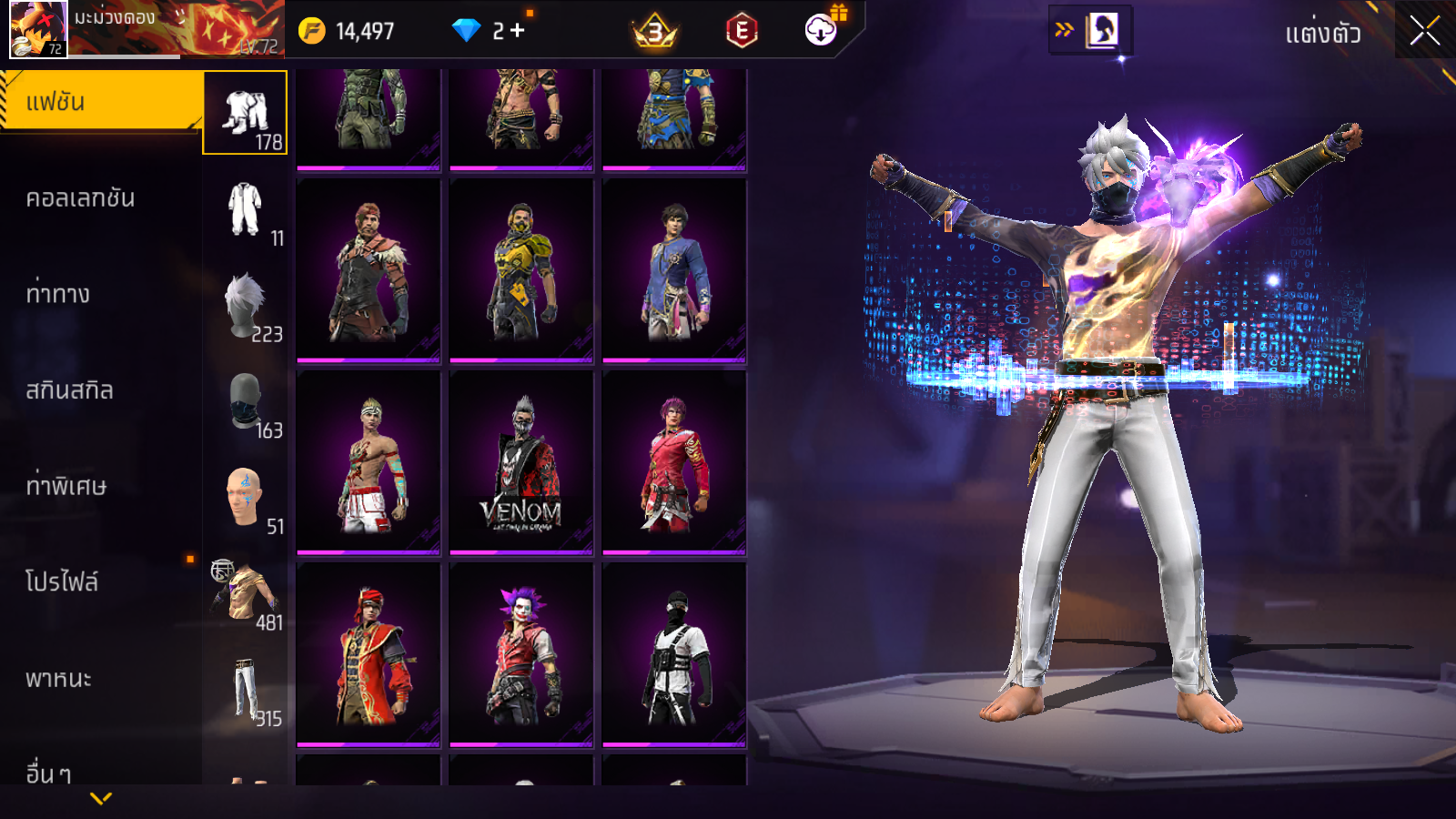The image size is (1456, 819).
Task: Switch to the outfit sets category (178)
Action: tap(246, 114)
